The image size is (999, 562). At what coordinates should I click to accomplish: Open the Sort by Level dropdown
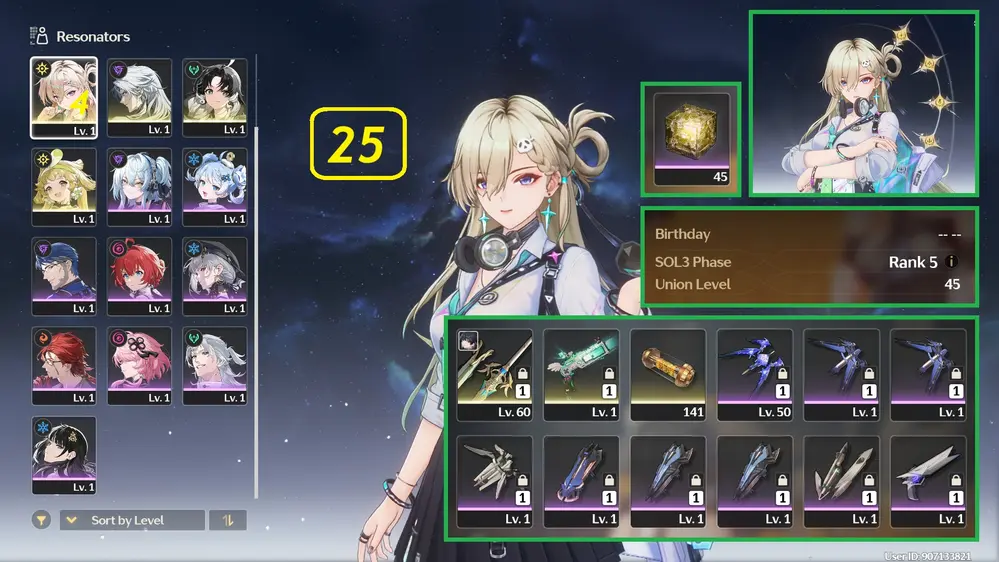(x=132, y=520)
